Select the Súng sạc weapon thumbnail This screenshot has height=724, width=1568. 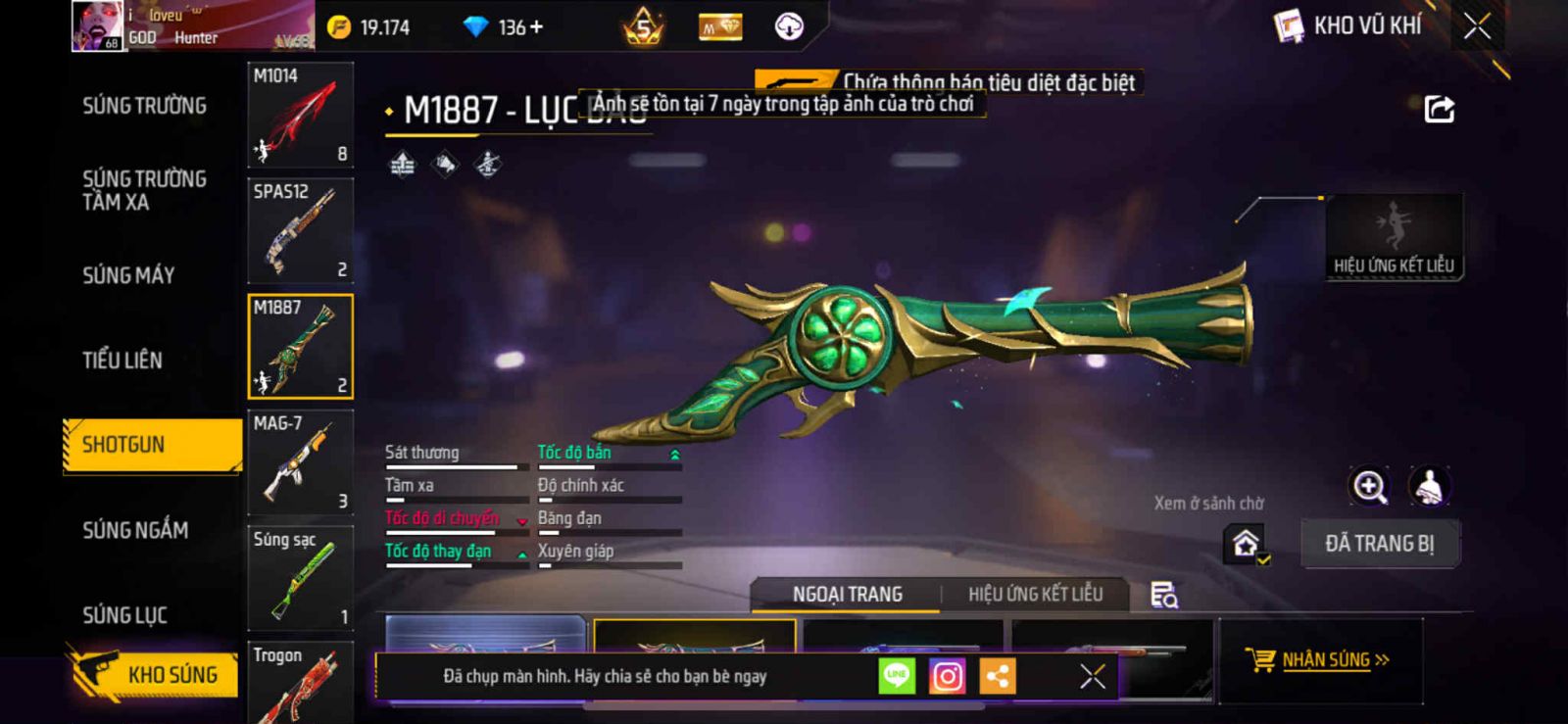pyautogui.click(x=300, y=578)
